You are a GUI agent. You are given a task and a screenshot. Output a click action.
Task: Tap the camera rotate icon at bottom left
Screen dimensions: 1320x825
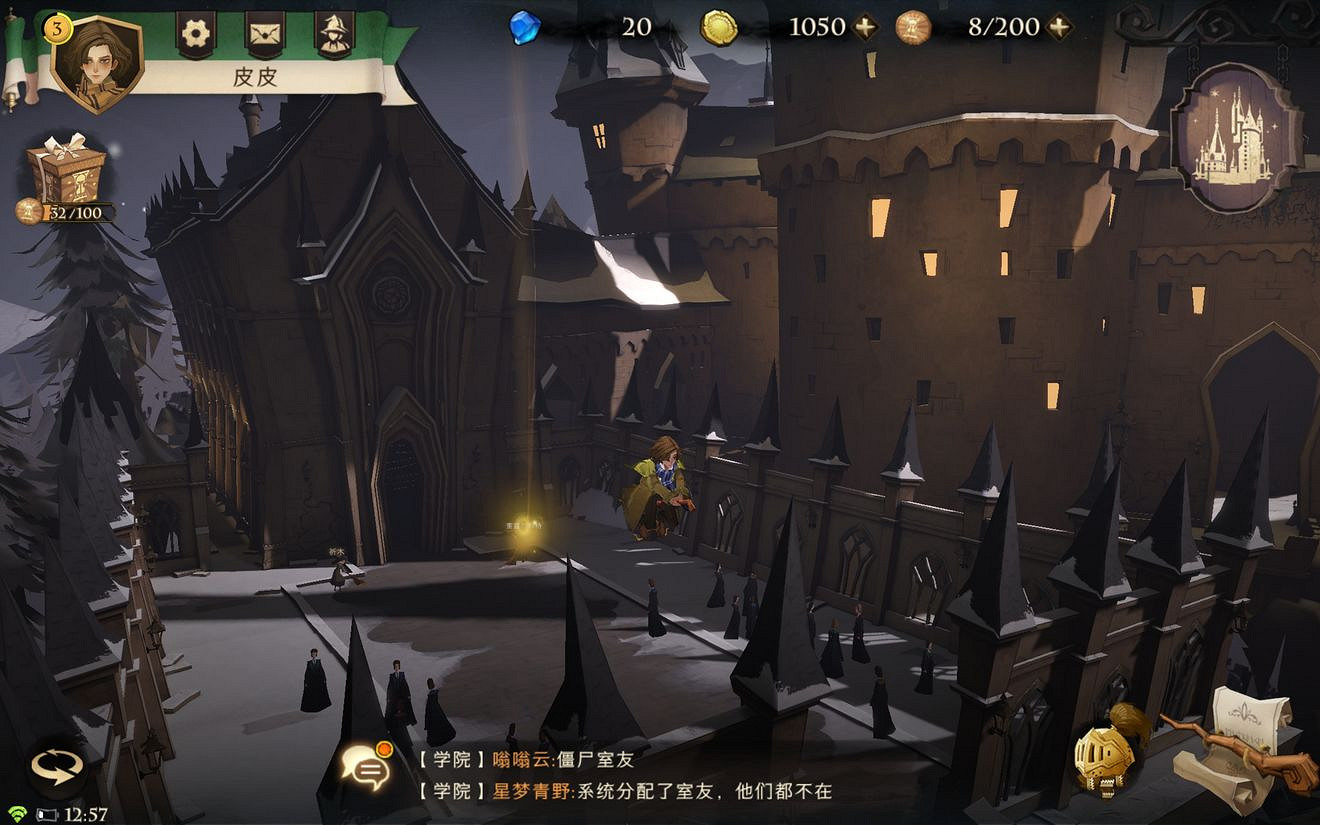pyautogui.click(x=57, y=767)
